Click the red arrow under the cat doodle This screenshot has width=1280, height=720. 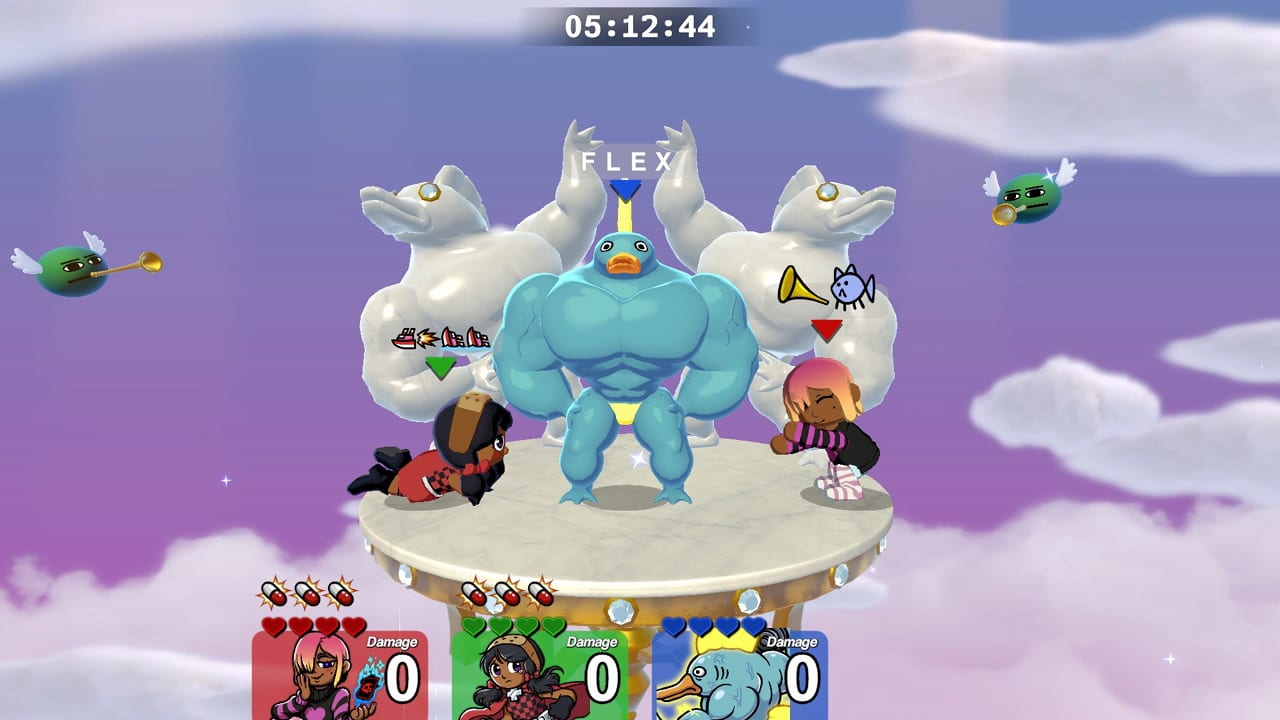point(827,330)
